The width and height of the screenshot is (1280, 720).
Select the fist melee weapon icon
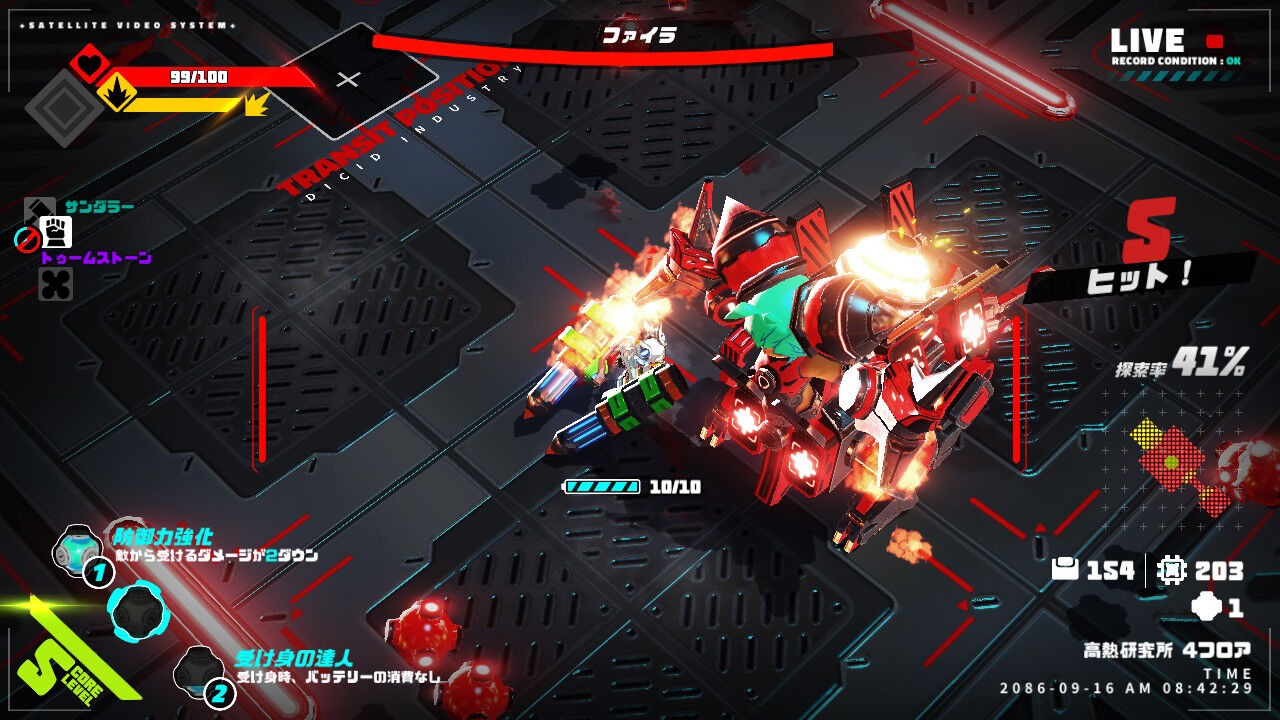55,232
